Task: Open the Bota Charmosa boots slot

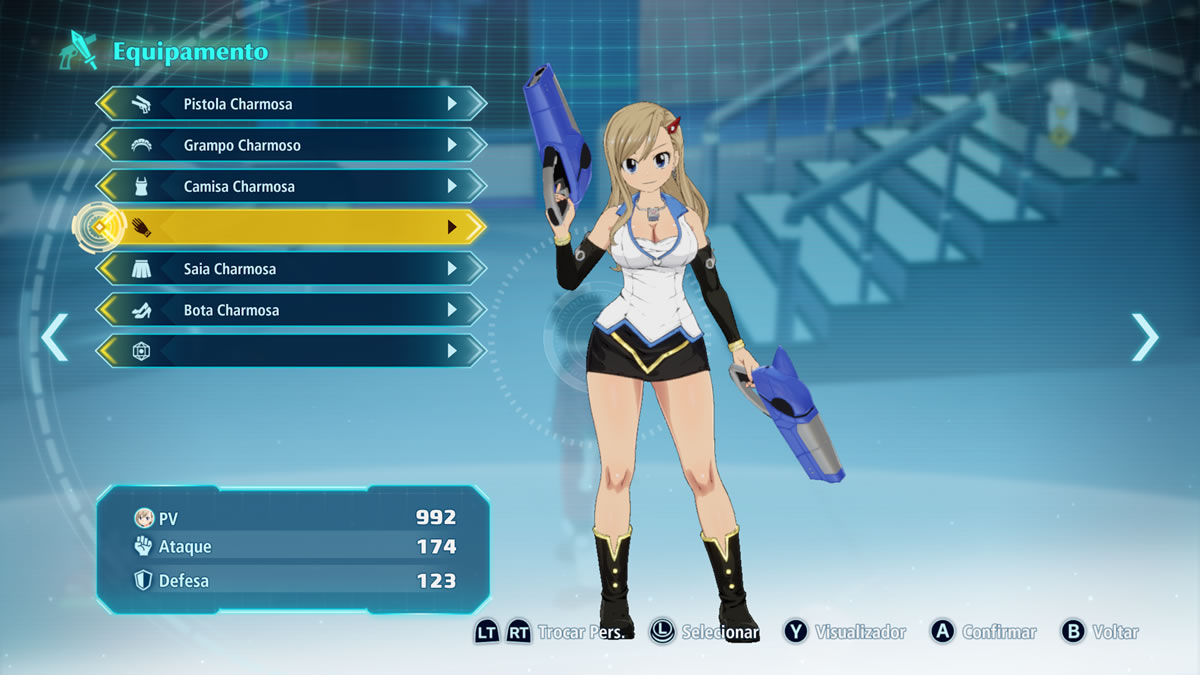Action: [x=290, y=310]
